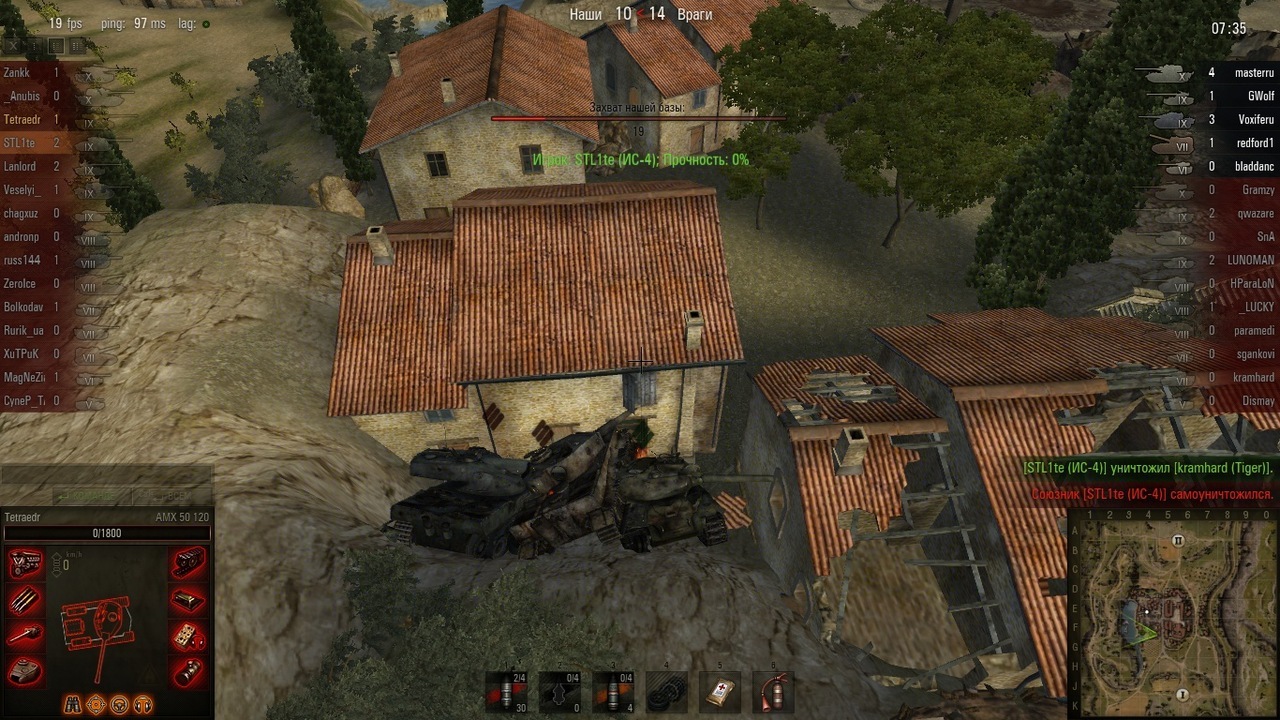Select player masterru in the enemy list

[1254, 73]
